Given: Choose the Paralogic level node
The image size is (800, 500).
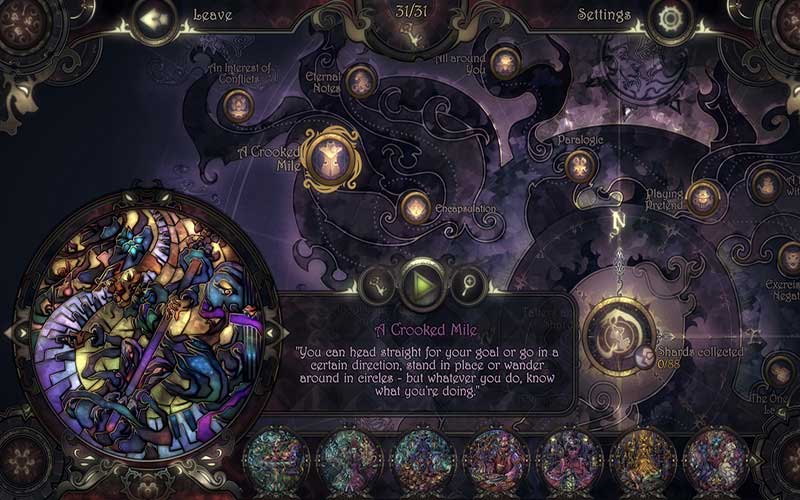Looking at the screenshot, I should tap(581, 165).
